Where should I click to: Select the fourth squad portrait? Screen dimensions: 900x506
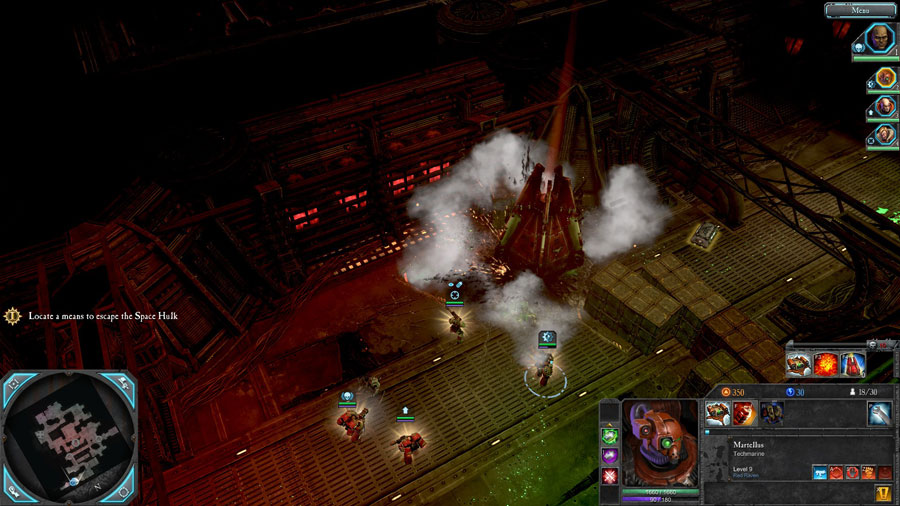(885, 134)
